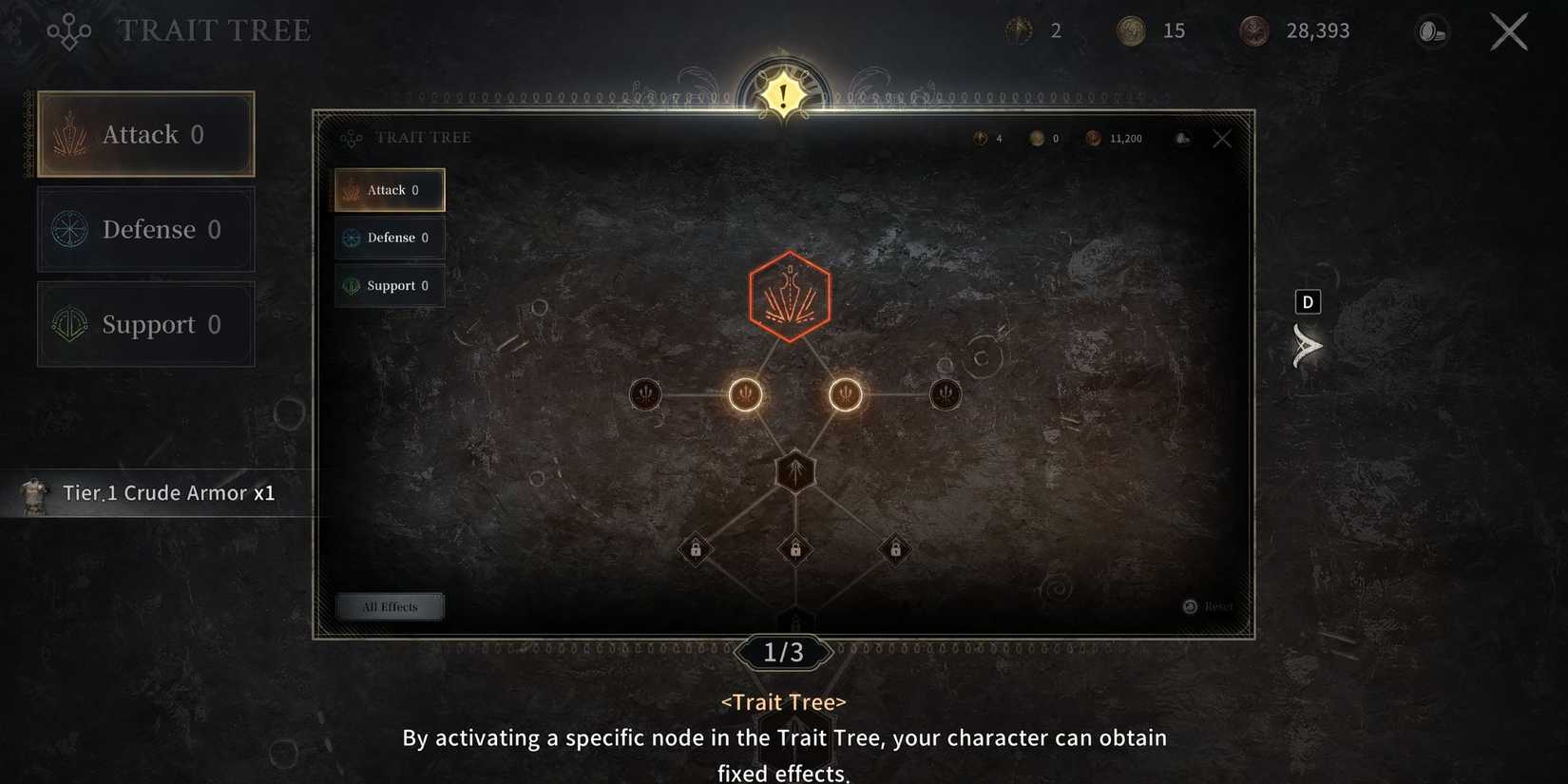
Task: Click the arrow trait node below the circle row
Action: tap(795, 470)
